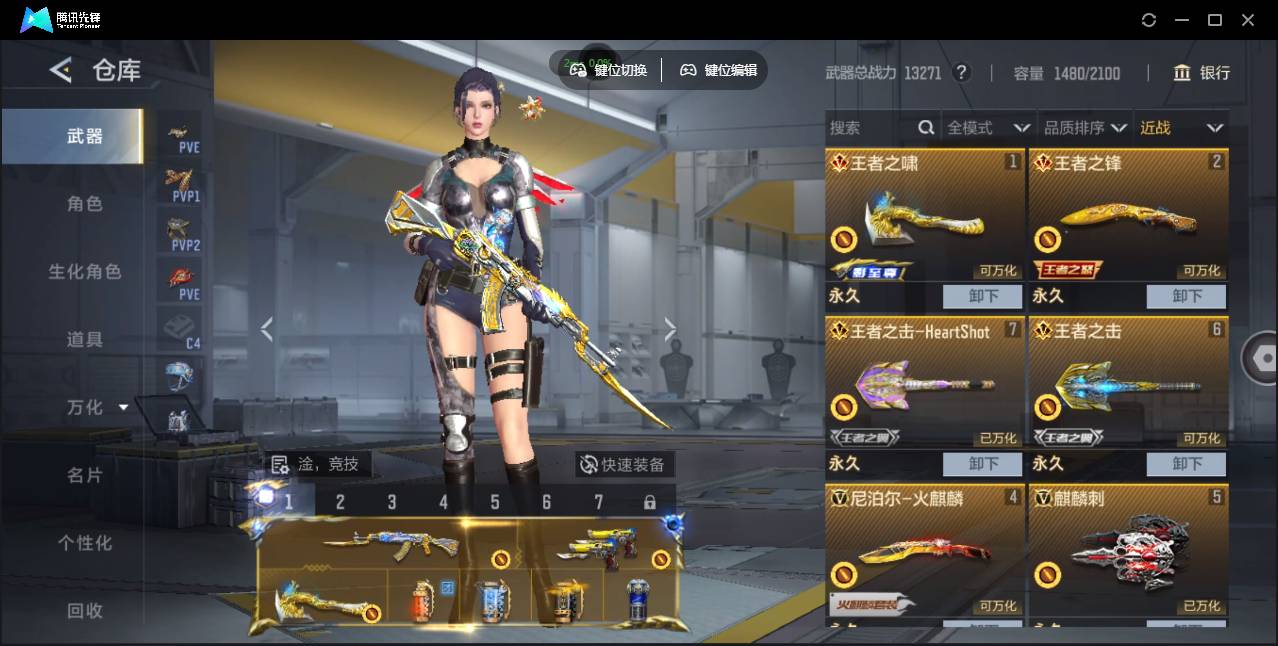The width and height of the screenshot is (1278, 646).
Task: Open the 生化角色 category
Action: 85,272
